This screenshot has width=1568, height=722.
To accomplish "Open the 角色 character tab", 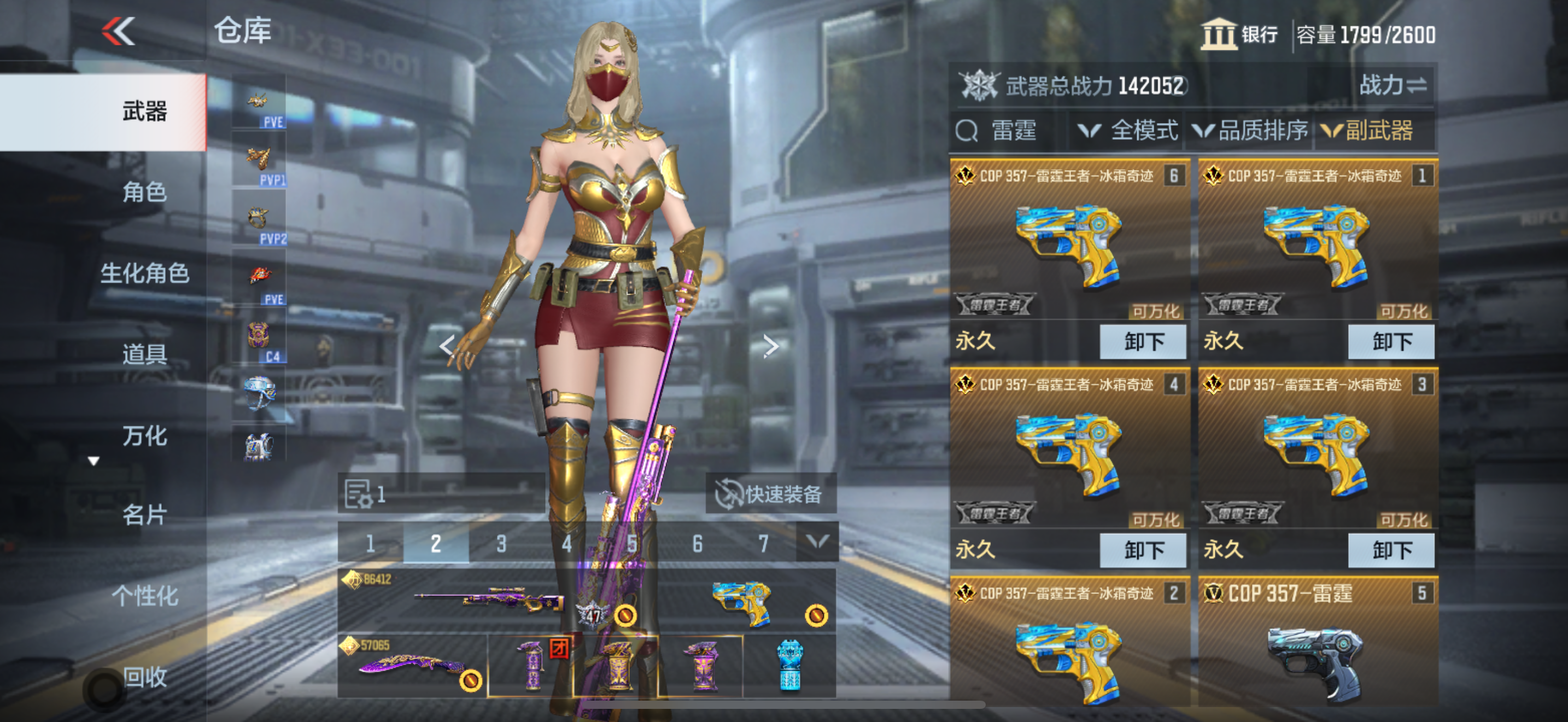I will point(144,193).
